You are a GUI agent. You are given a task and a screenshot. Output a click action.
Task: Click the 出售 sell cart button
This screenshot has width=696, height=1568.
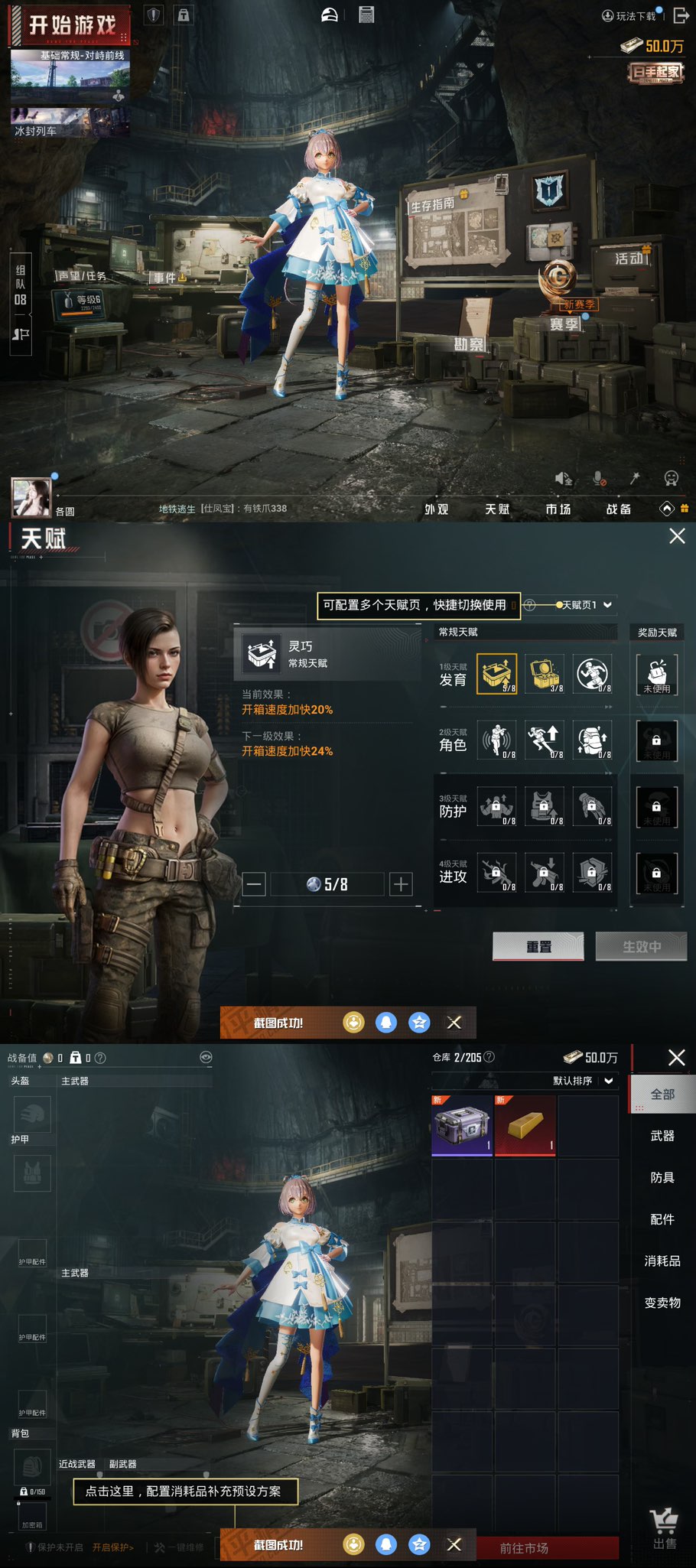(664, 1530)
